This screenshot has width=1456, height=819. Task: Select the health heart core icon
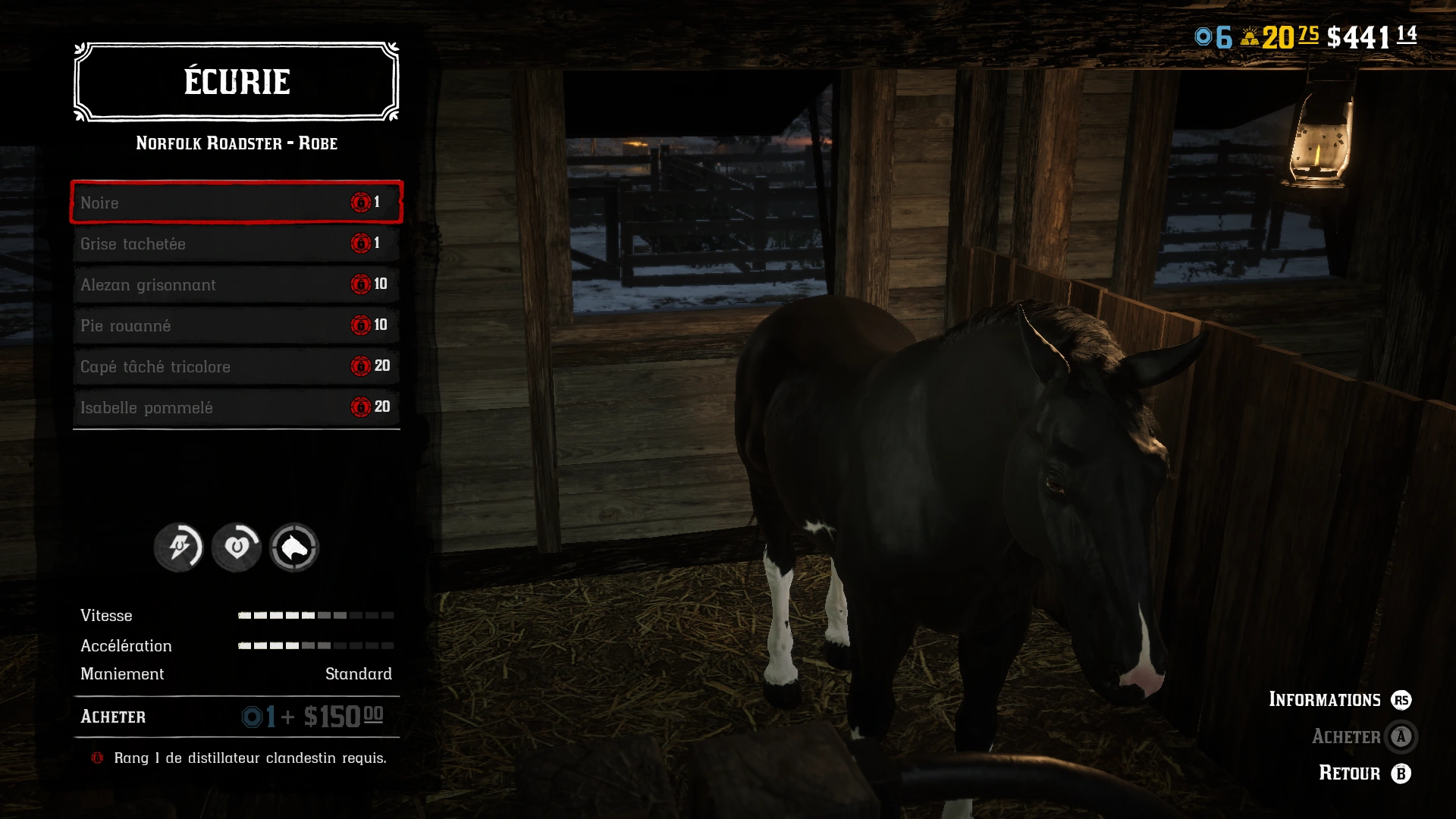point(236,548)
